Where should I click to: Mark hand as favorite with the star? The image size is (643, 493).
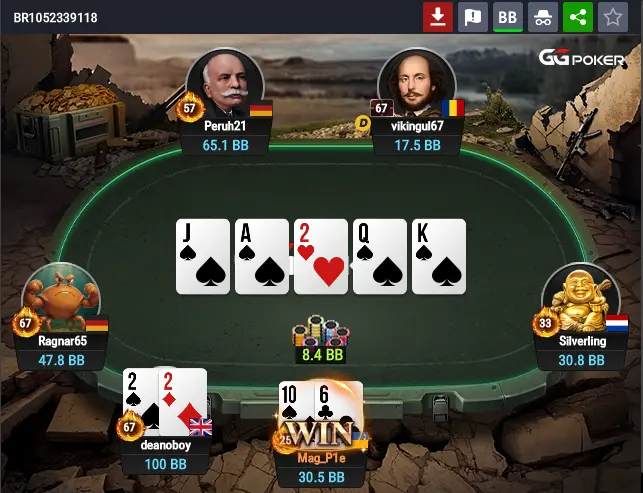[610, 17]
